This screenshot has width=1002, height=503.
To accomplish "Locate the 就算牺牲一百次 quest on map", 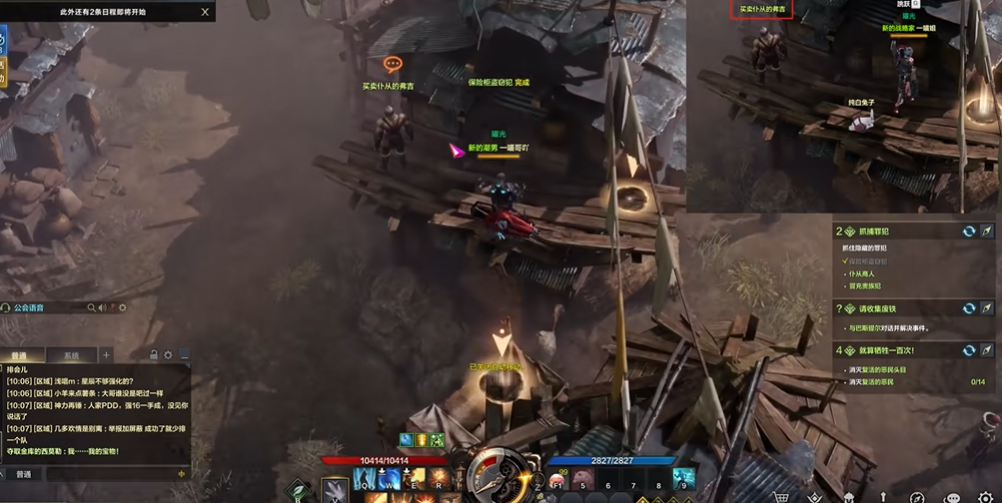I will (x=987, y=351).
